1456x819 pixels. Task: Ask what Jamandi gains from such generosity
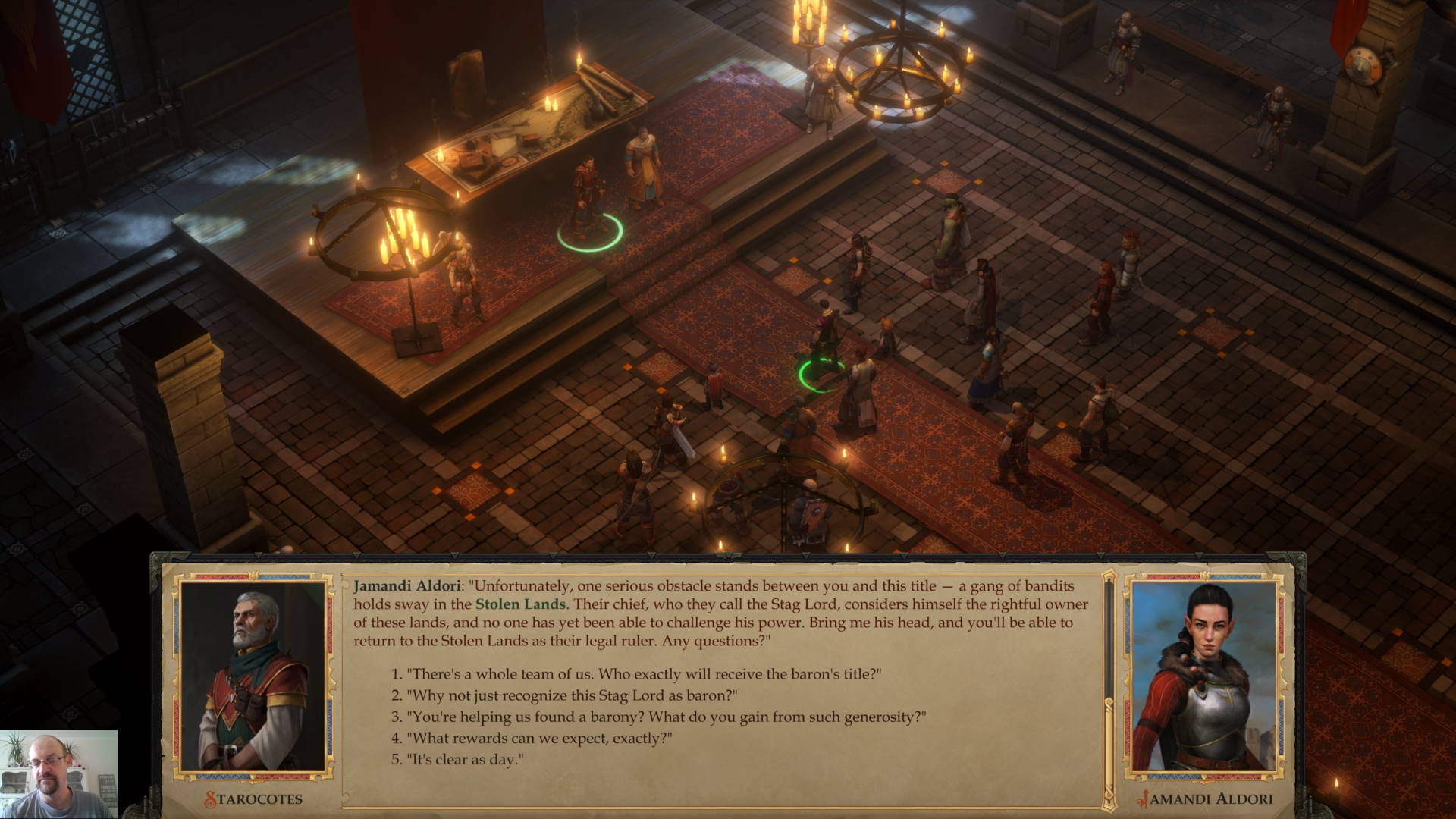pos(666,717)
